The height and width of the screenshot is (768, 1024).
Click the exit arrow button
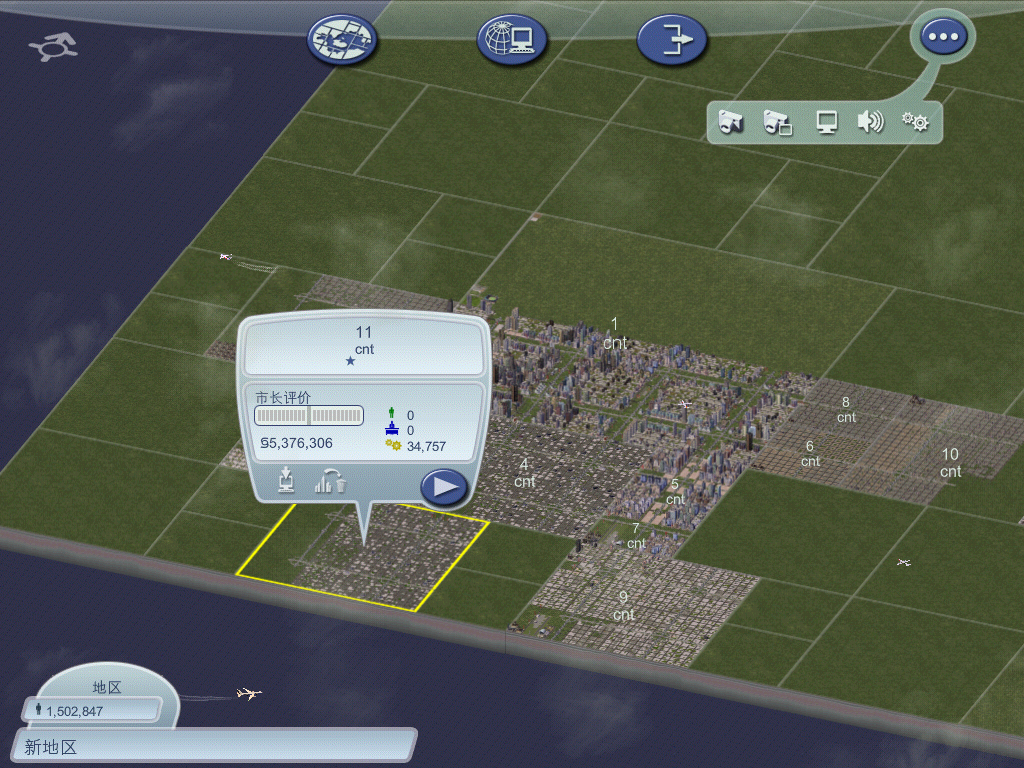672,40
